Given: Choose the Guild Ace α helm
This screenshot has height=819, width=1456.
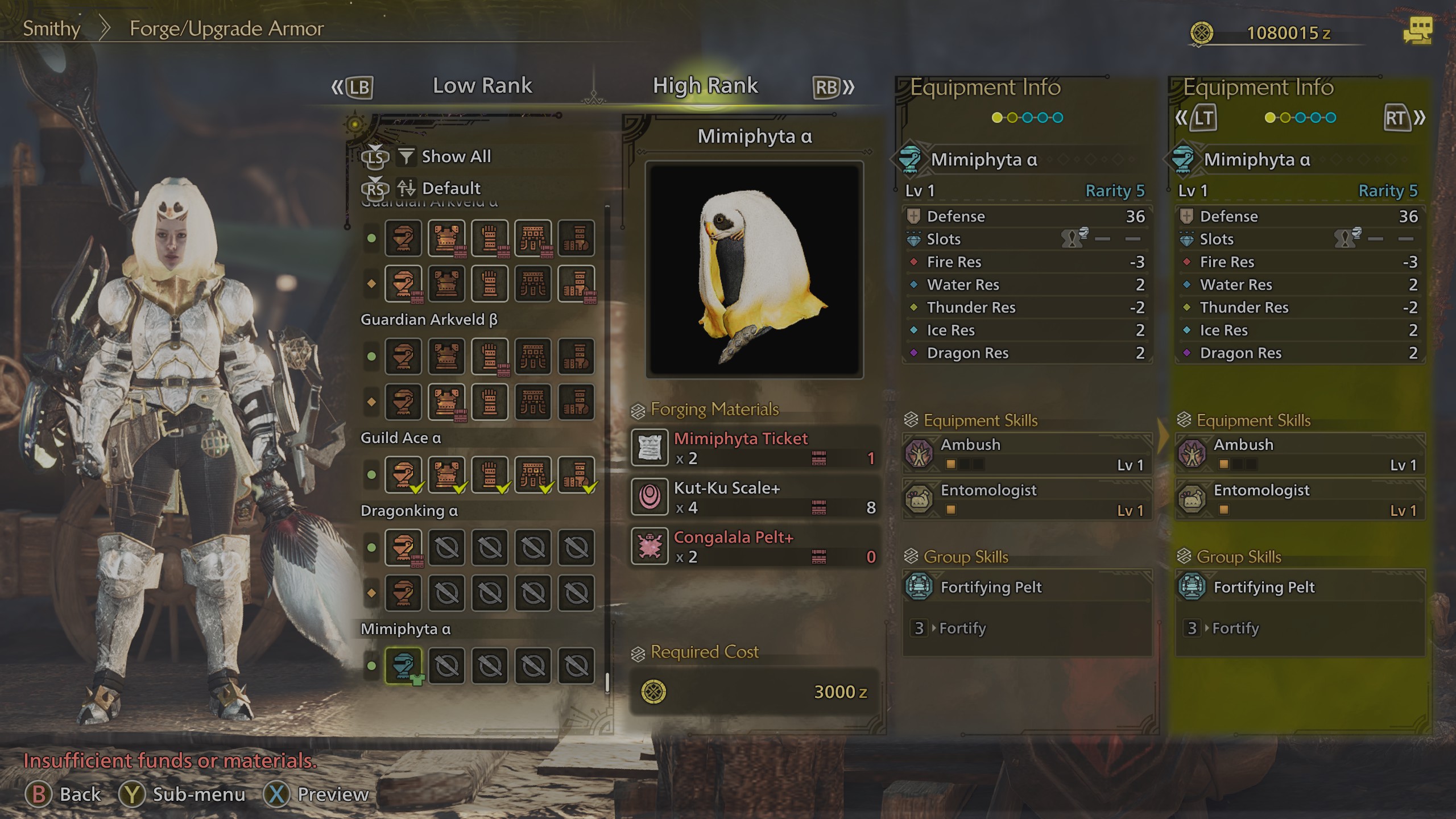Looking at the screenshot, I should (403, 474).
